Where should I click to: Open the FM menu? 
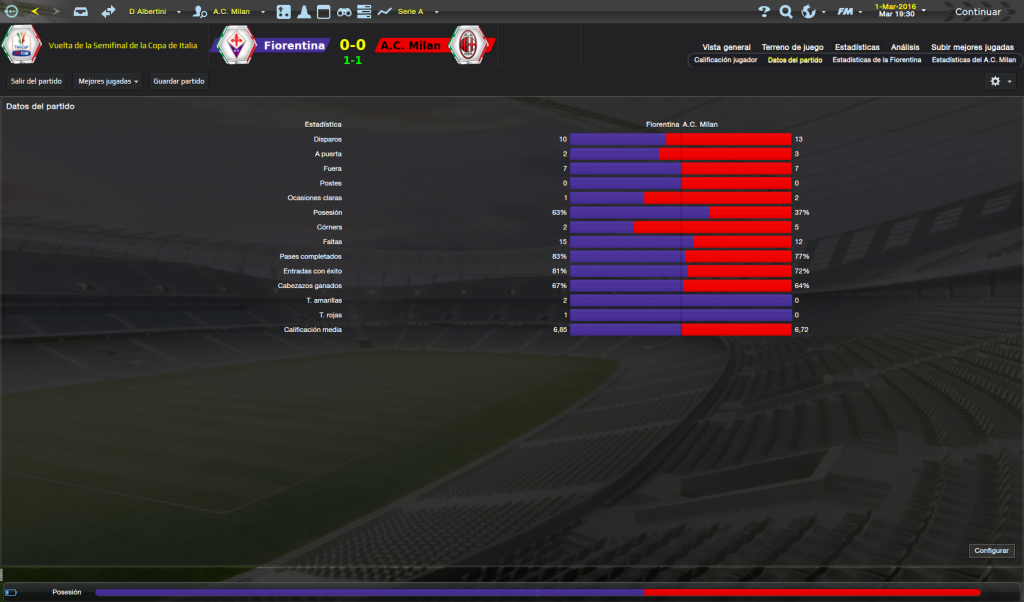pos(849,12)
